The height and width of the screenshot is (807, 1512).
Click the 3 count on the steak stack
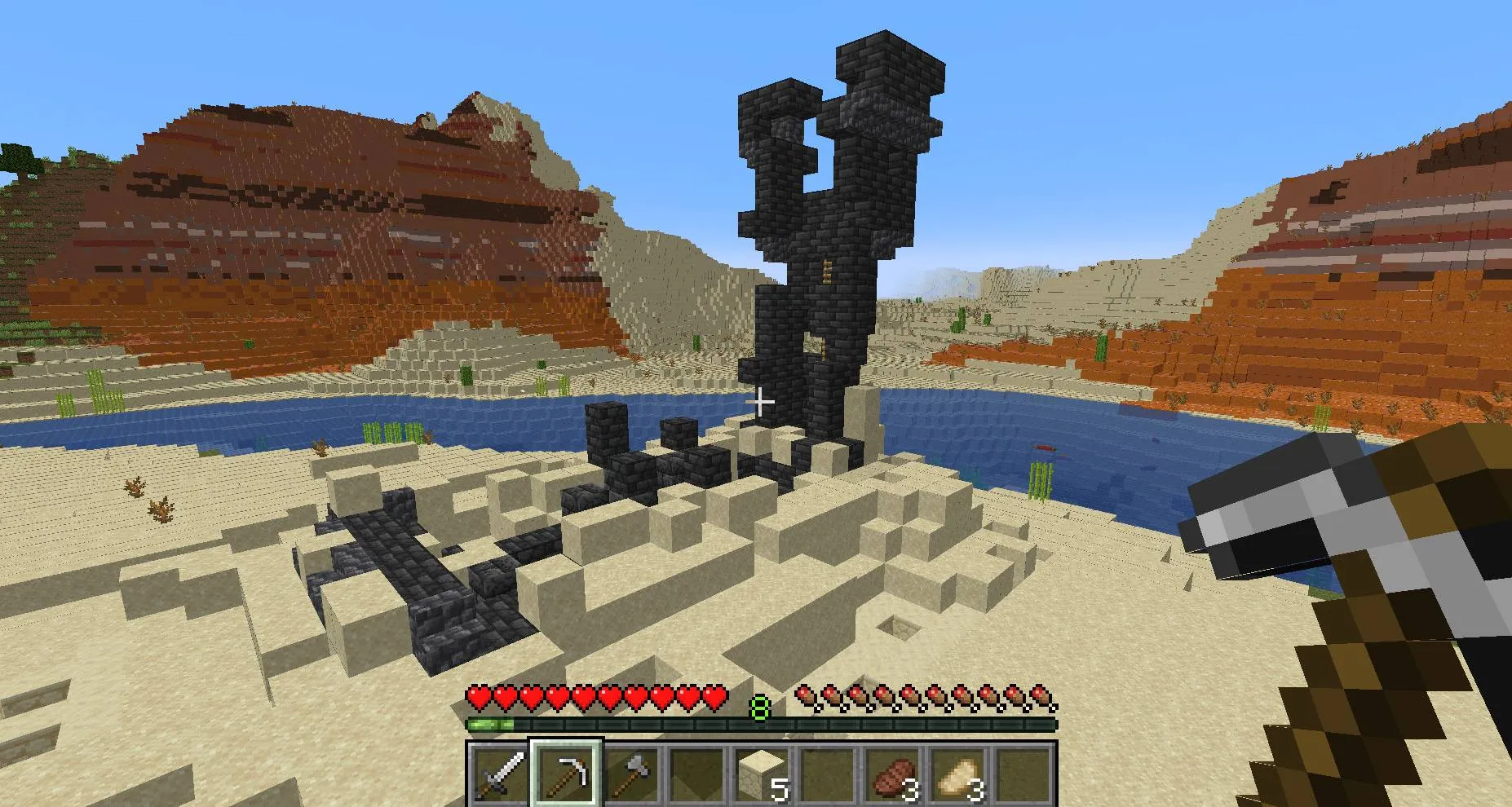908,790
